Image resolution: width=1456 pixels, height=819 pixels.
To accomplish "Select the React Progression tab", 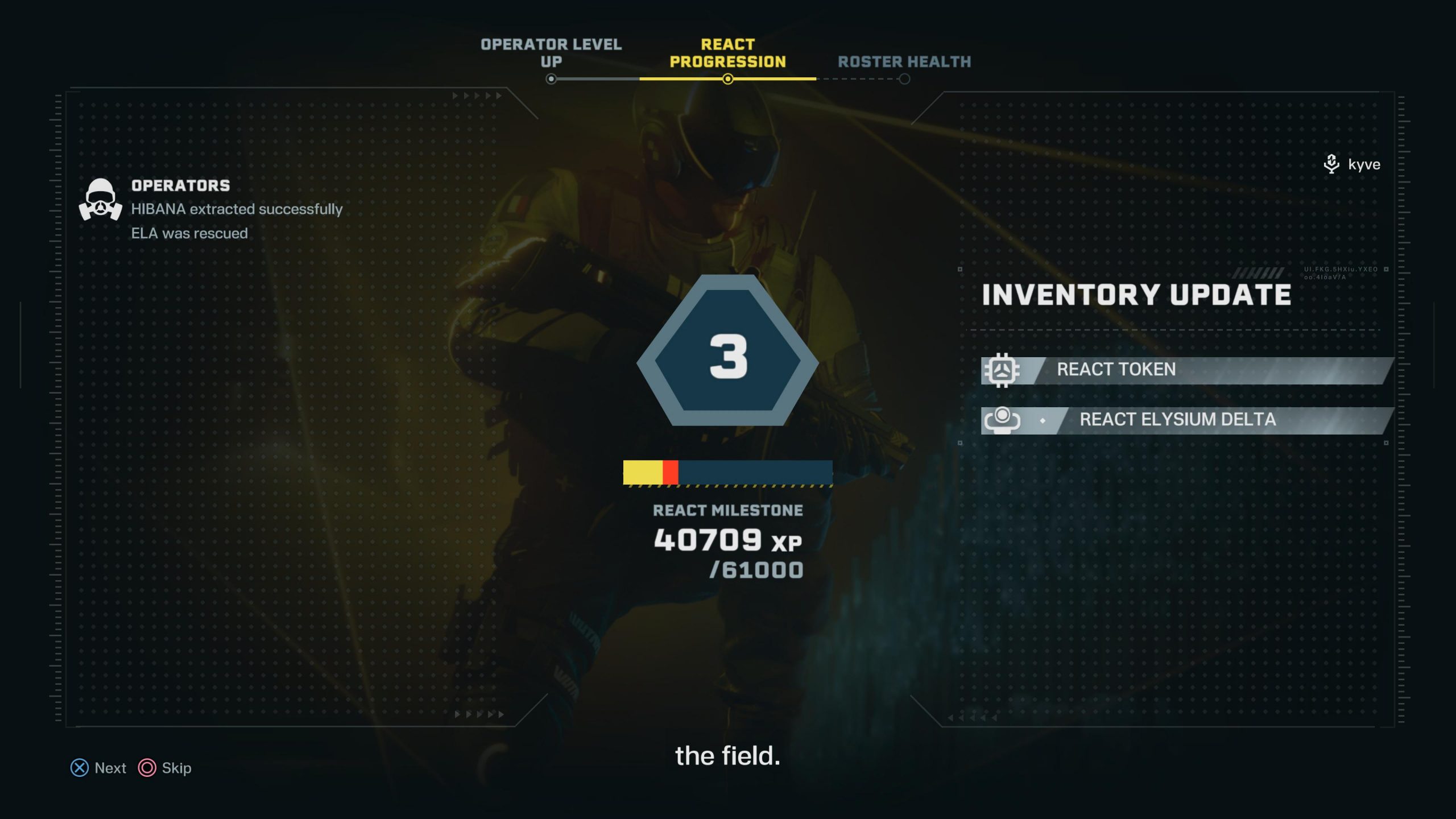I will click(727, 53).
